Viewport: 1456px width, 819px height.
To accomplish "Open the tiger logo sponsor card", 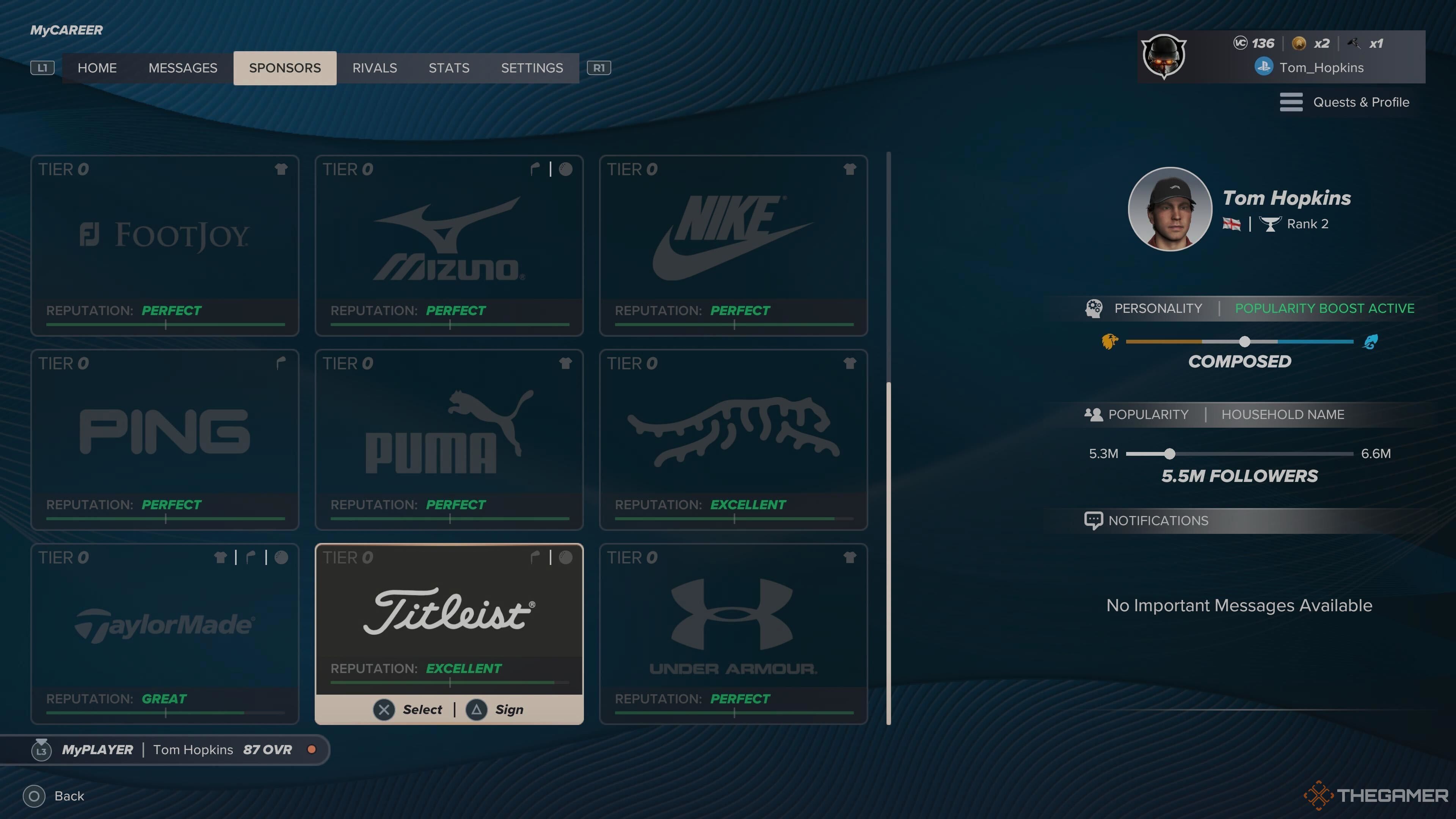I will (733, 439).
